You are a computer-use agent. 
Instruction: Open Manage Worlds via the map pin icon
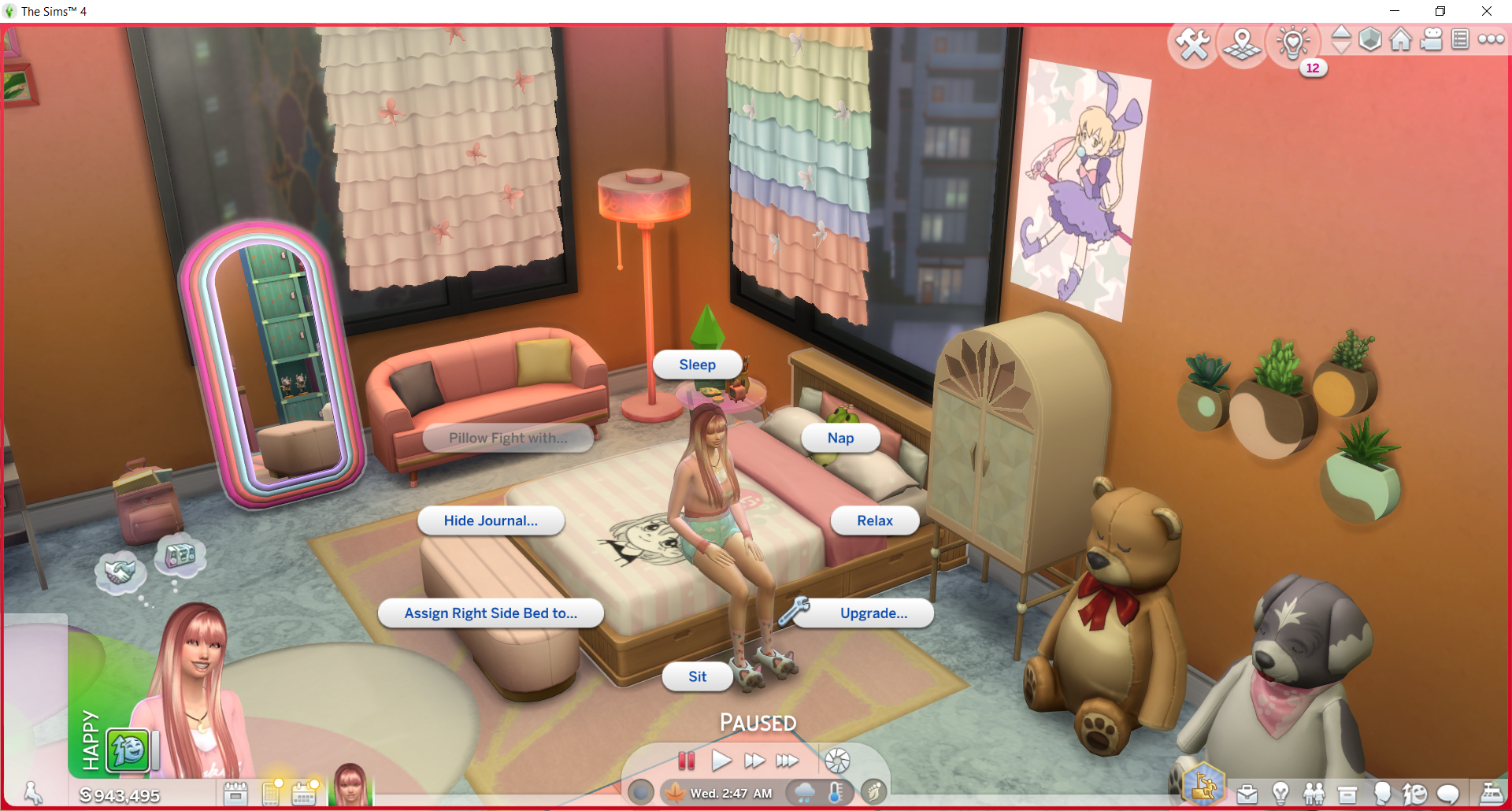(1242, 41)
